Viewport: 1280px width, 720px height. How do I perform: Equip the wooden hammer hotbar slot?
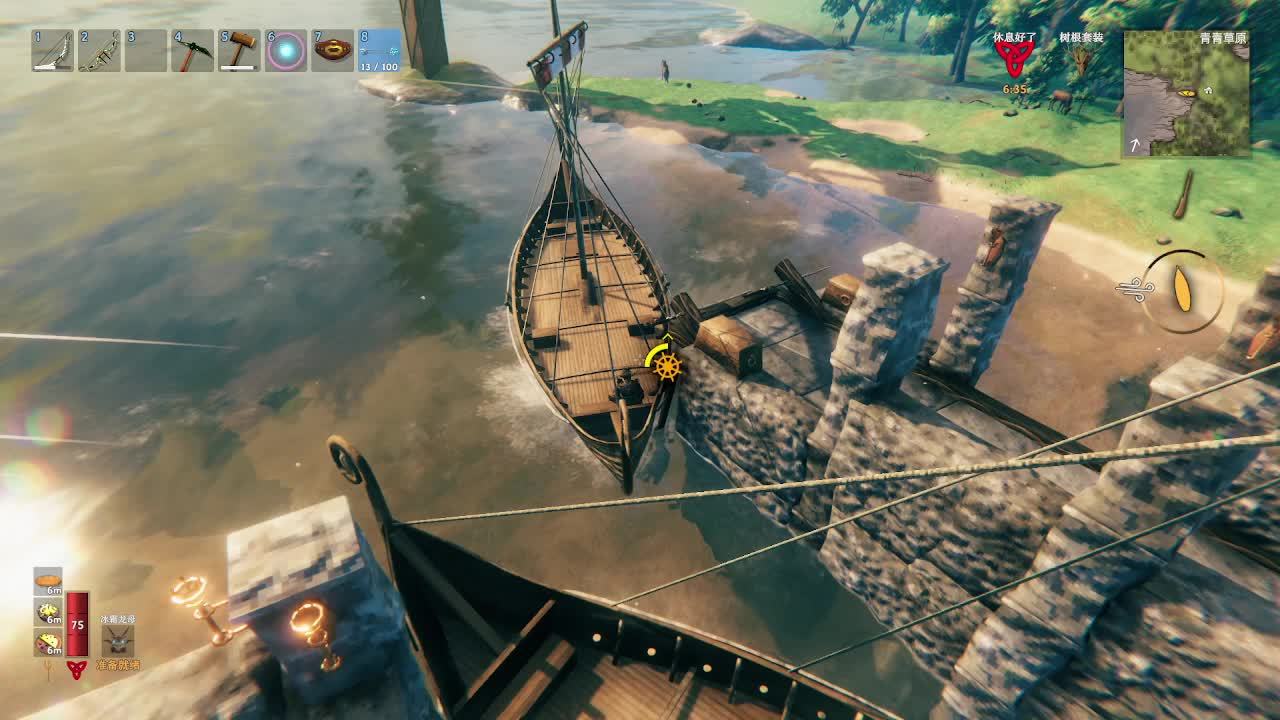tap(239, 51)
